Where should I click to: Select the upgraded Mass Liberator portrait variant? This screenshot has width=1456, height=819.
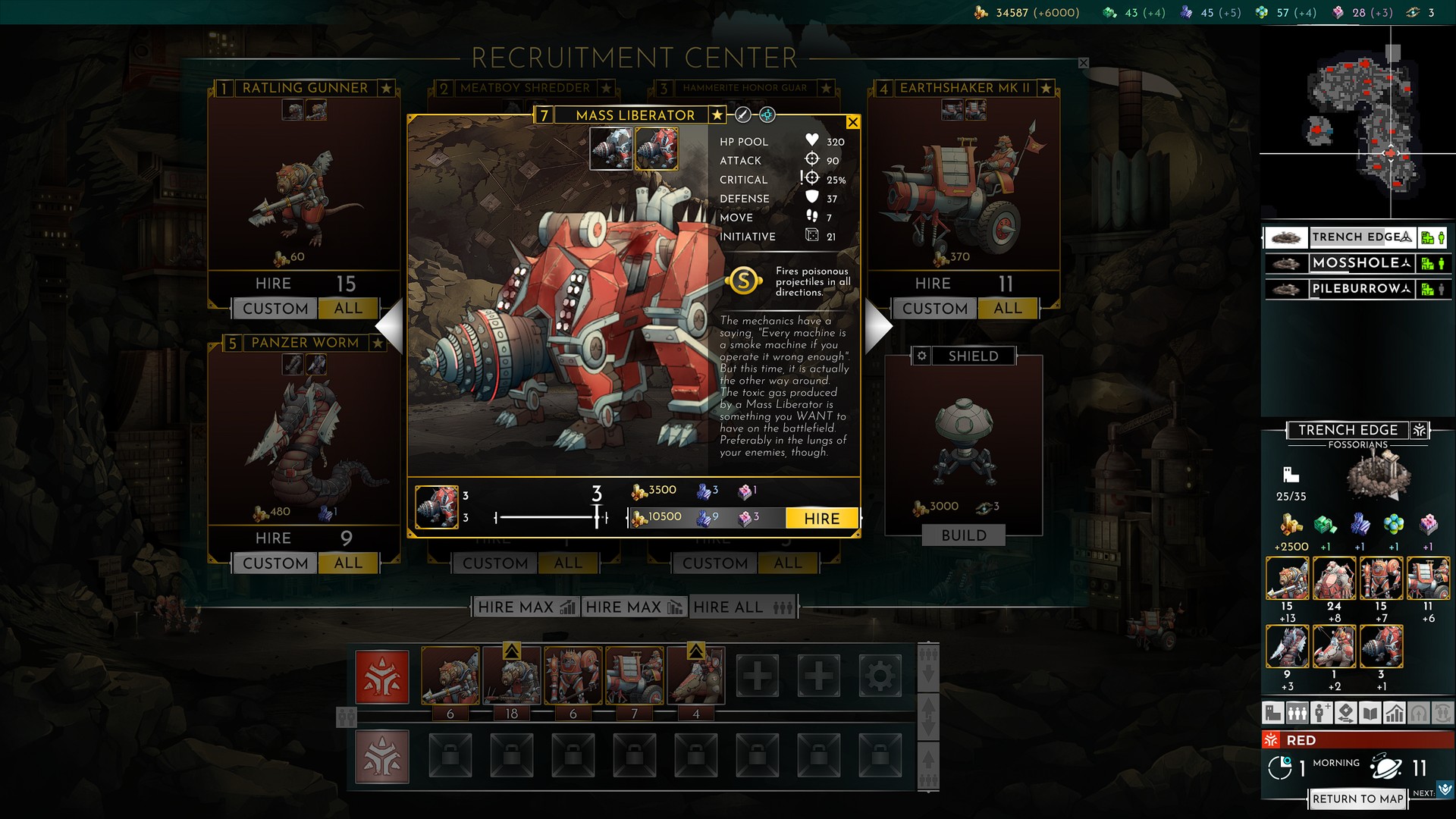656,148
